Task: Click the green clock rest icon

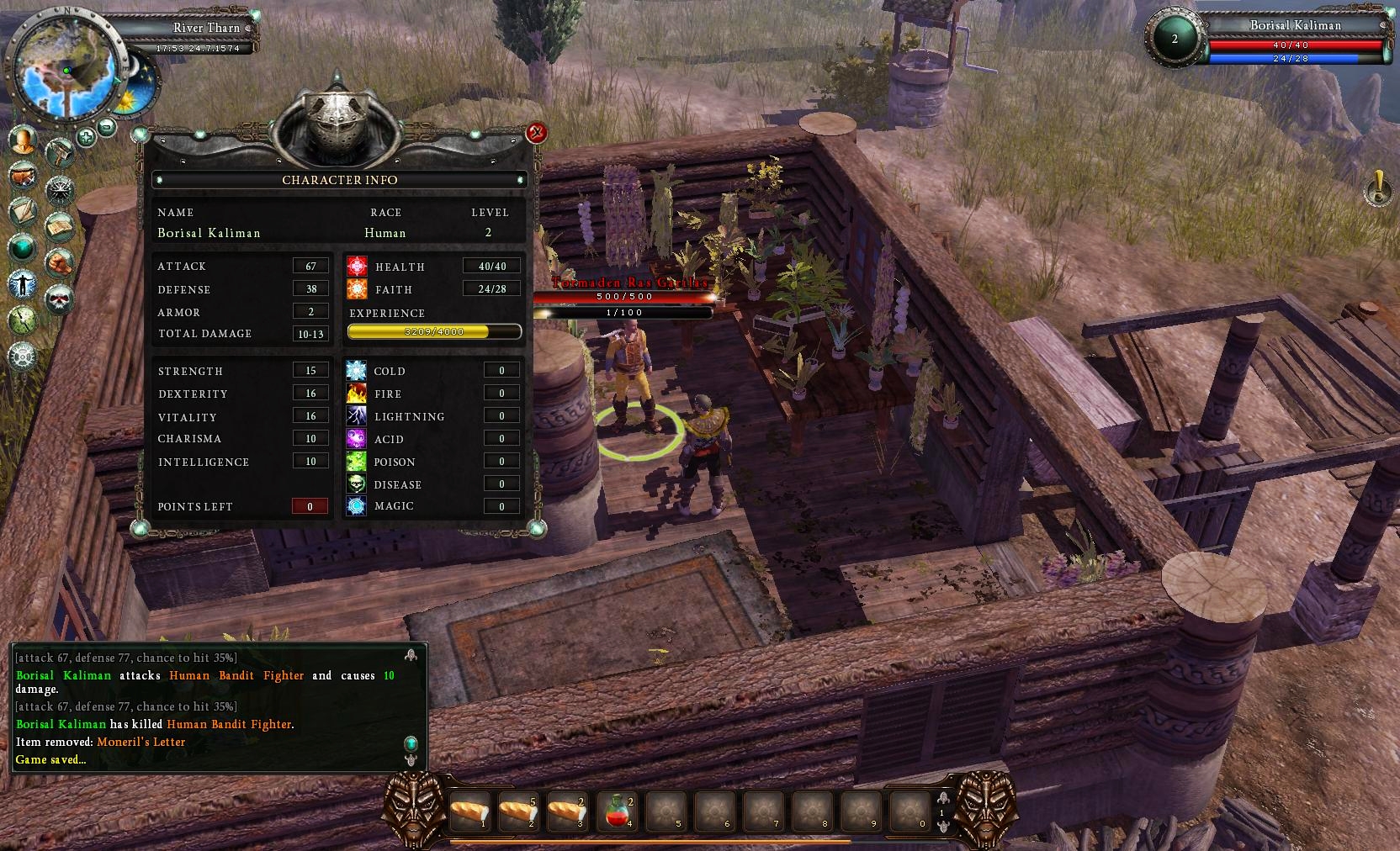Action: tap(23, 320)
